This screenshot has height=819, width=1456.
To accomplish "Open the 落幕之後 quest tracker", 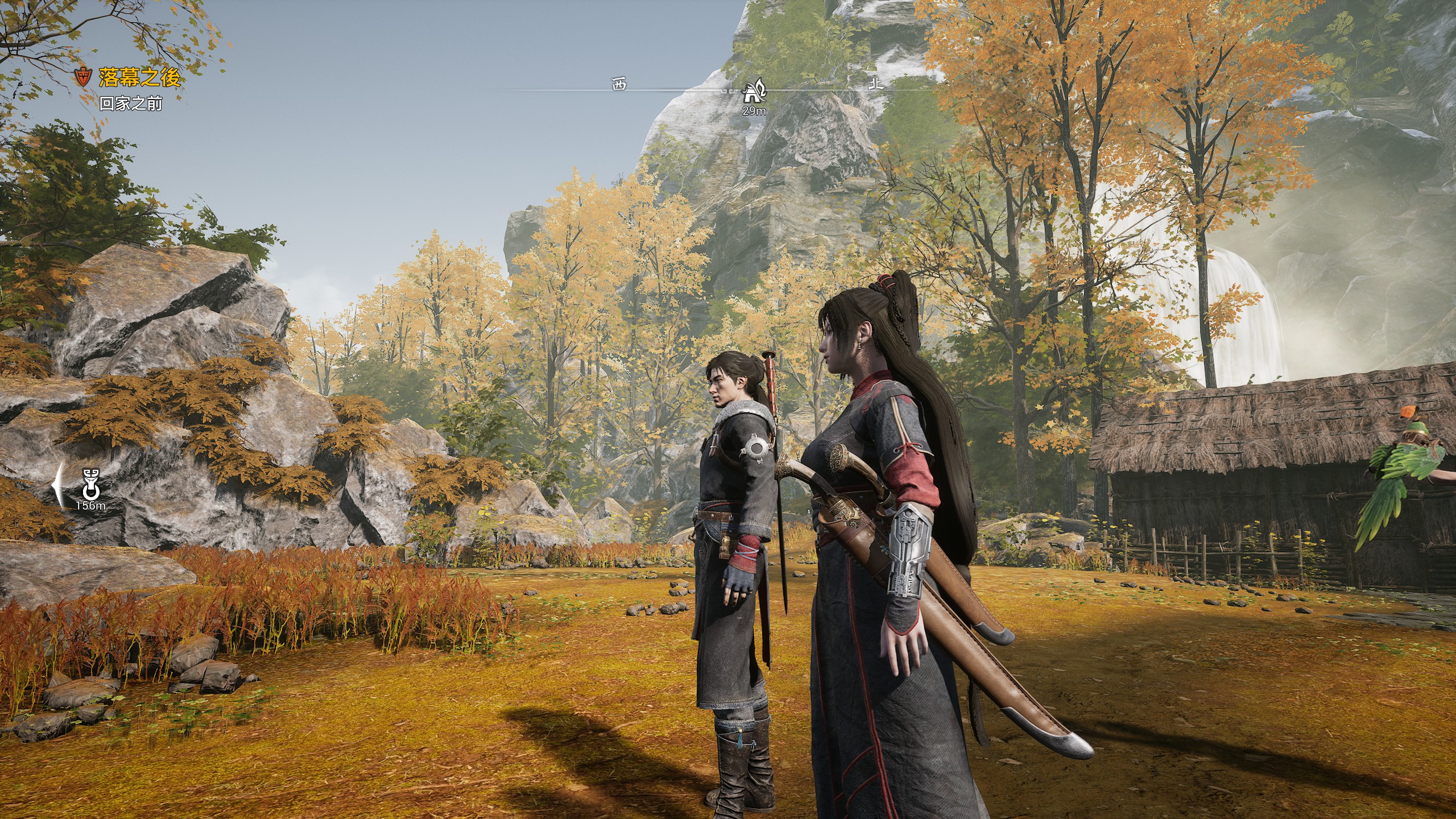I will tap(139, 77).
